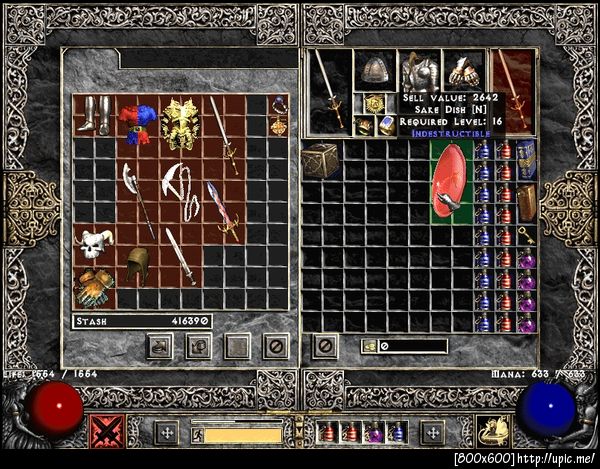Open the right skill selection icon

pos(492,432)
